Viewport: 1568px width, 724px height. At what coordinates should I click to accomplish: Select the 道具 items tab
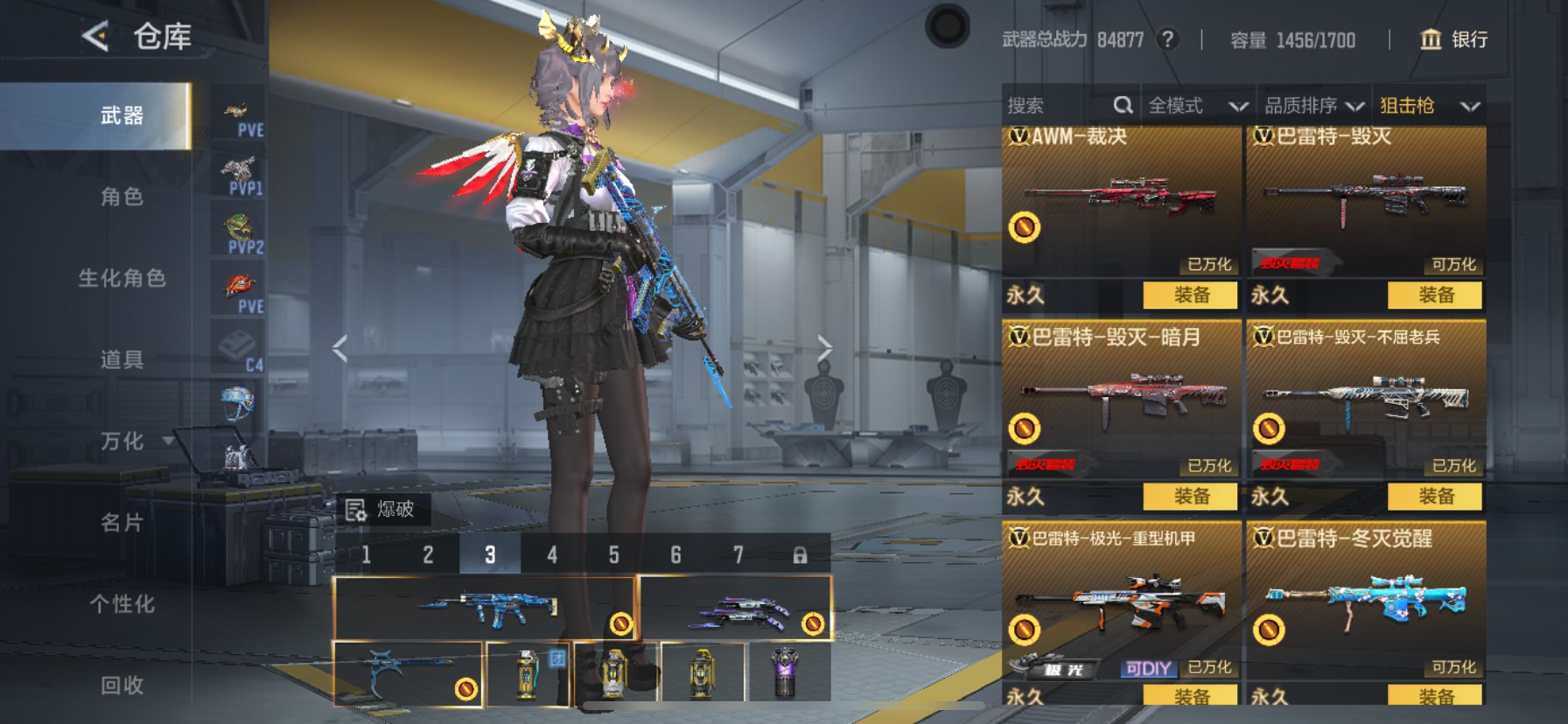tap(122, 359)
